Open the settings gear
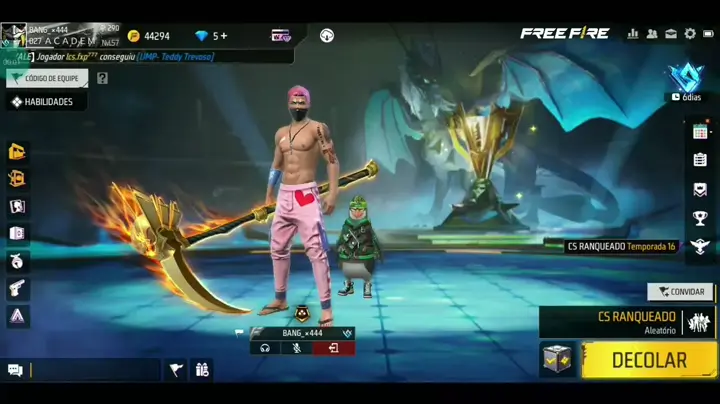 tap(690, 34)
